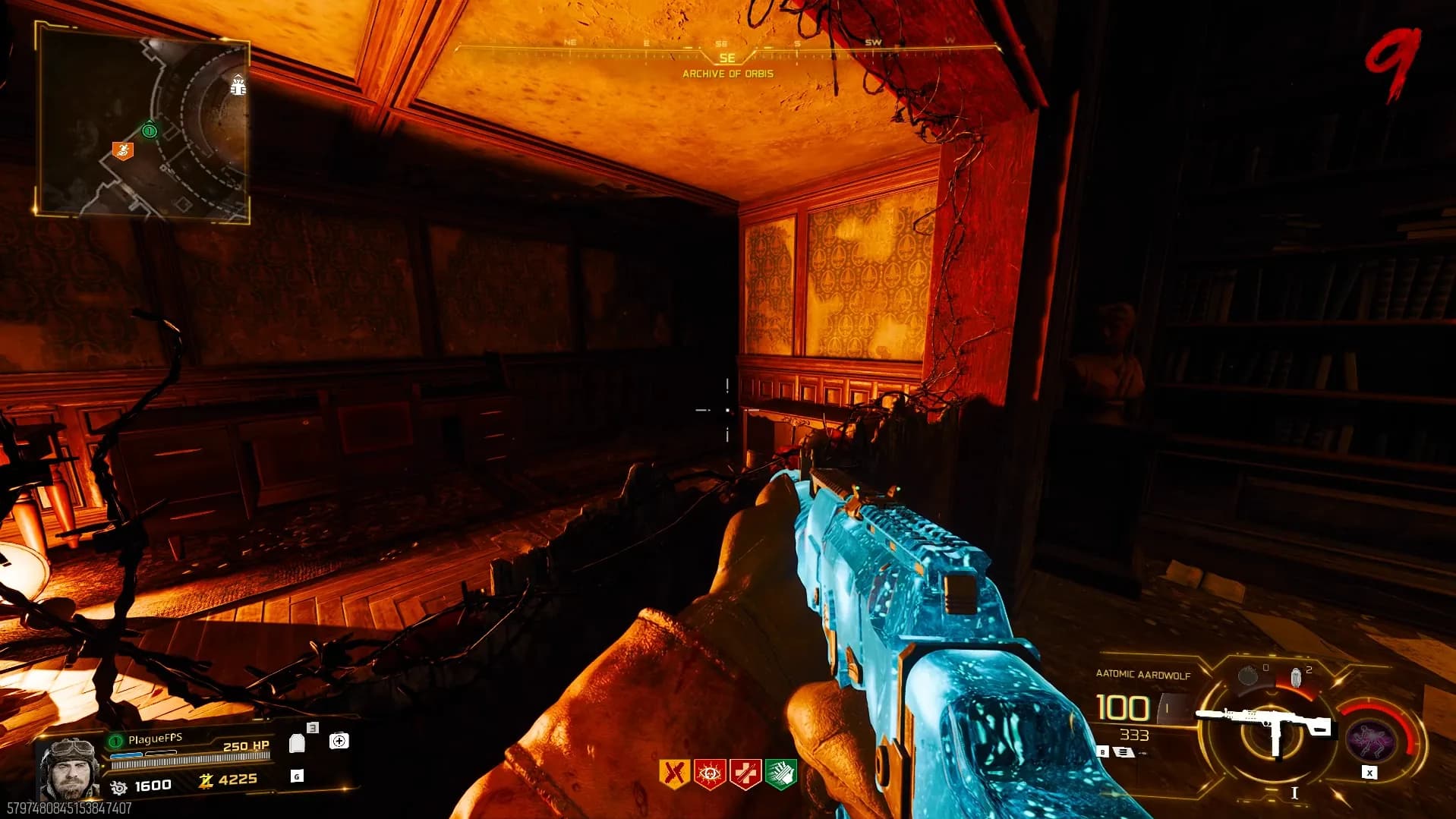Screen dimensions: 1456x819
Task: Click the compass bar heading indicator
Action: tap(726, 58)
